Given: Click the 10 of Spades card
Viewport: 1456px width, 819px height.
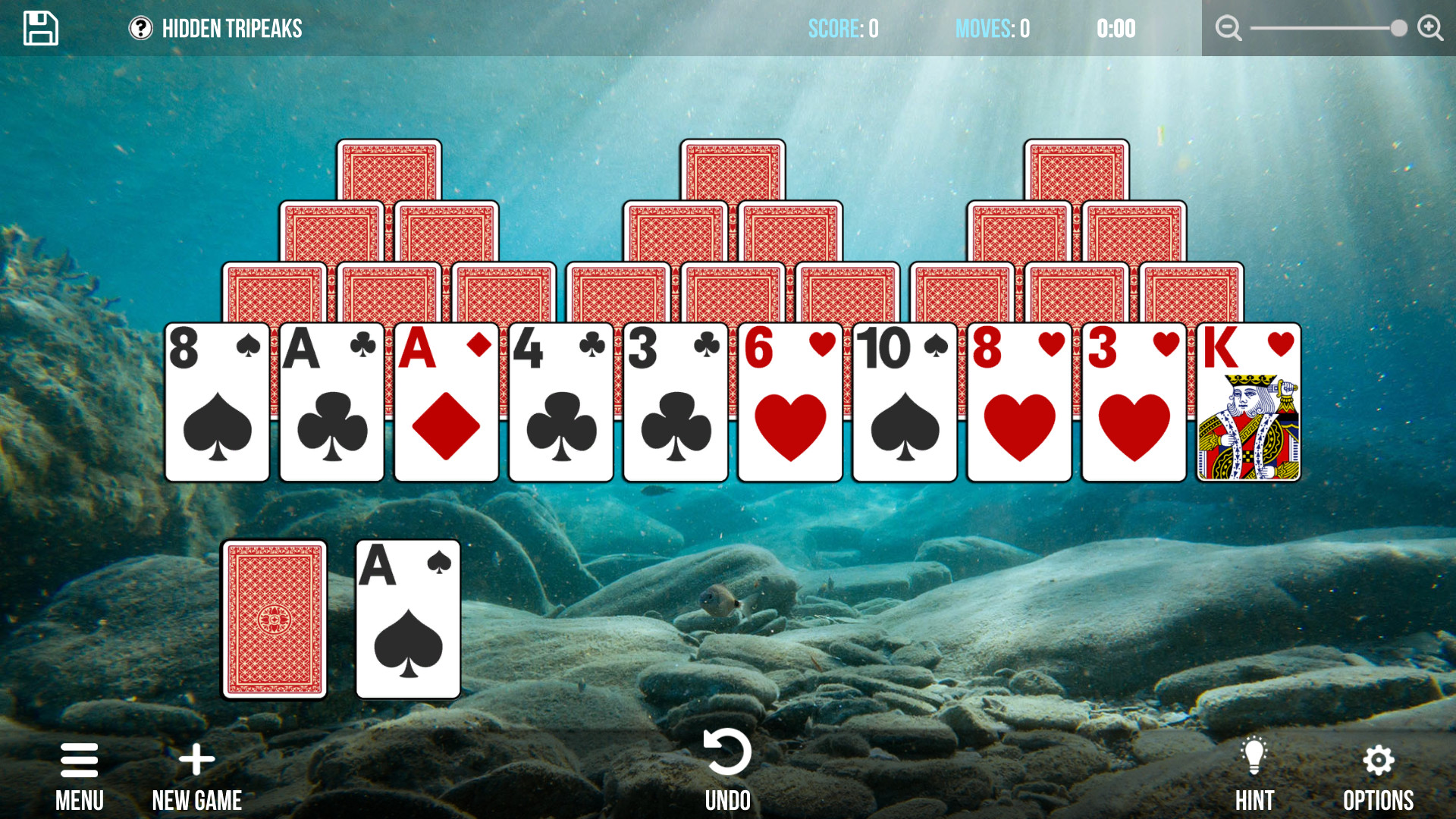Looking at the screenshot, I should (x=905, y=402).
